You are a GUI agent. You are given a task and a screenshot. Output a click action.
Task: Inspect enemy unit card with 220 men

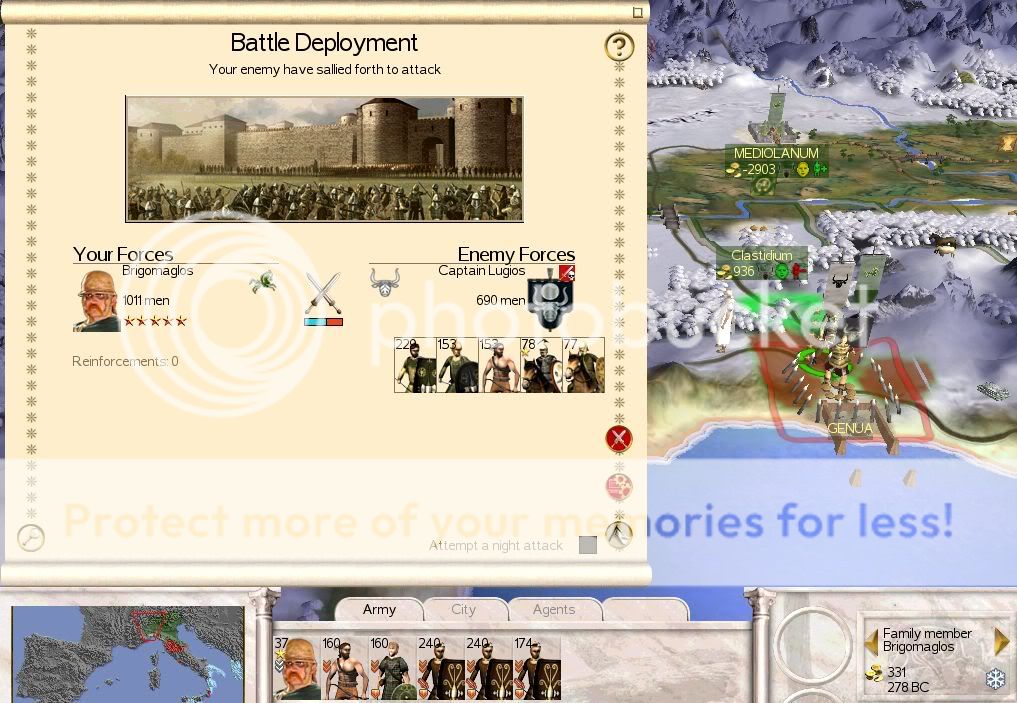click(415, 365)
